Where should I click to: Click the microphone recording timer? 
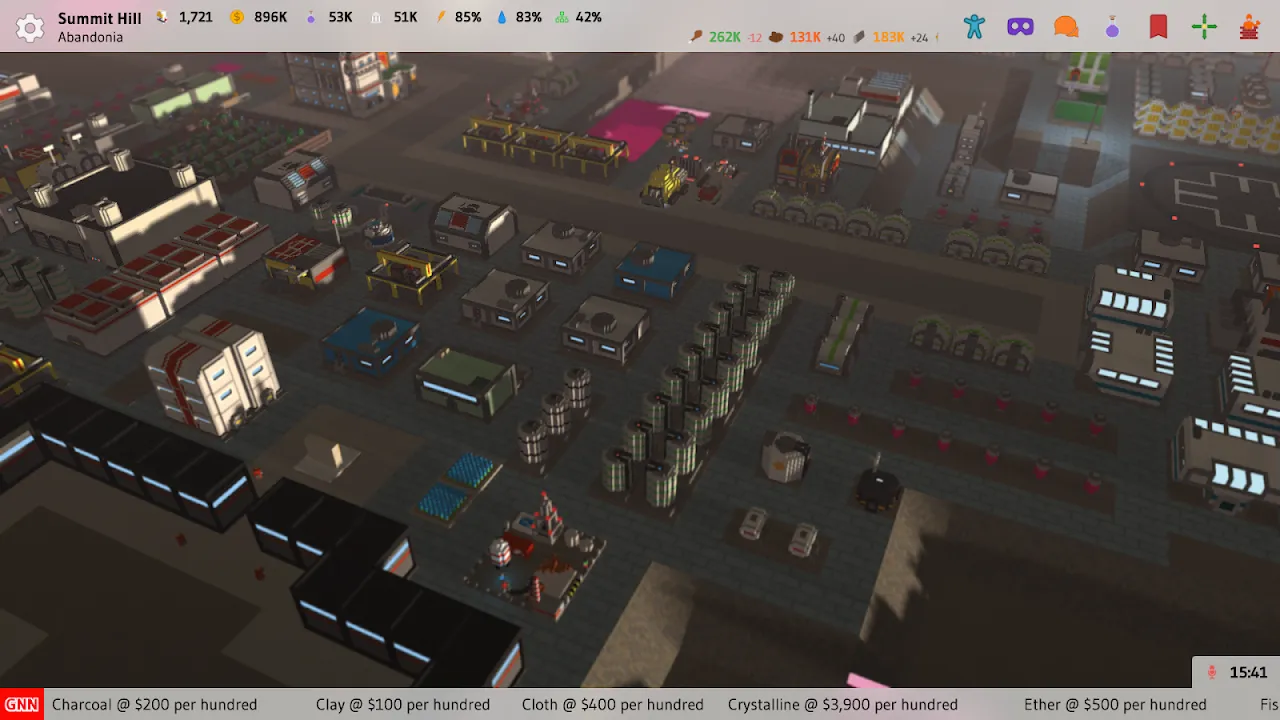(x=1237, y=673)
